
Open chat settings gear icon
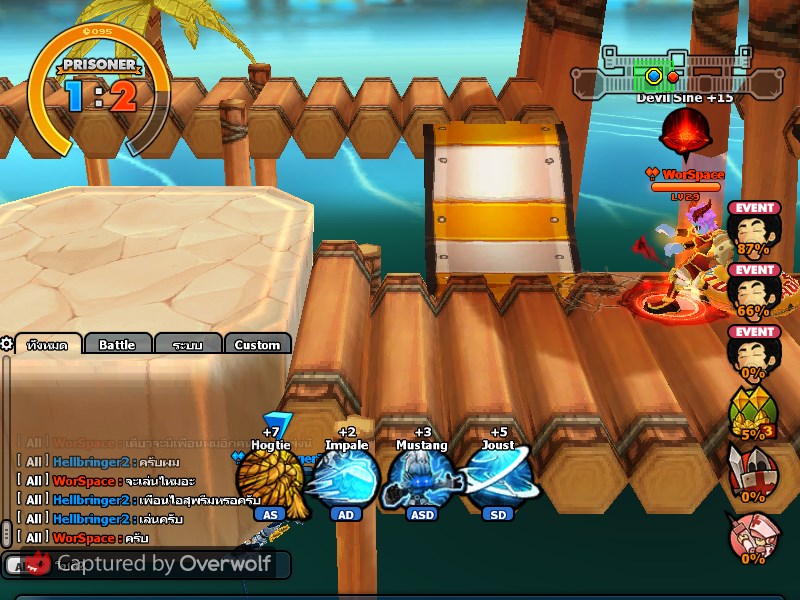[7, 344]
